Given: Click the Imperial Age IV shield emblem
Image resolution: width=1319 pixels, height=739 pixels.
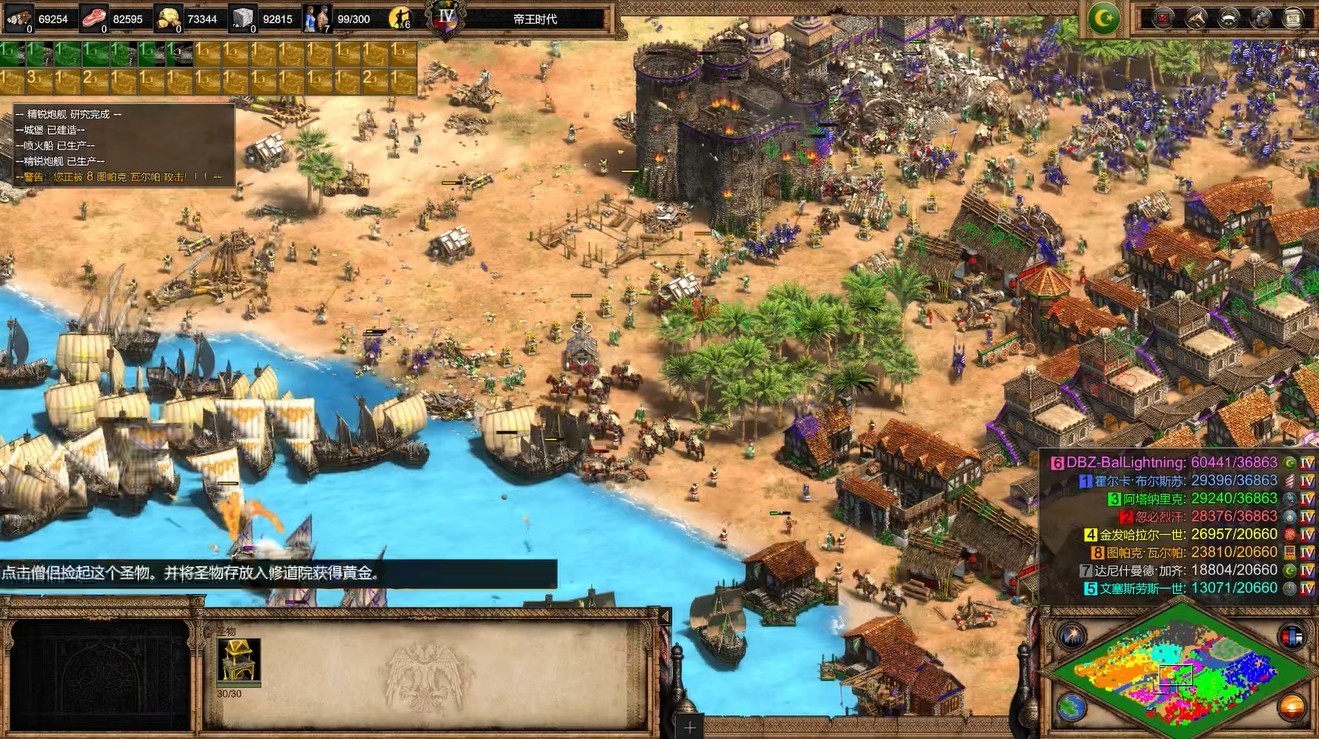Looking at the screenshot, I should tap(445, 17).
